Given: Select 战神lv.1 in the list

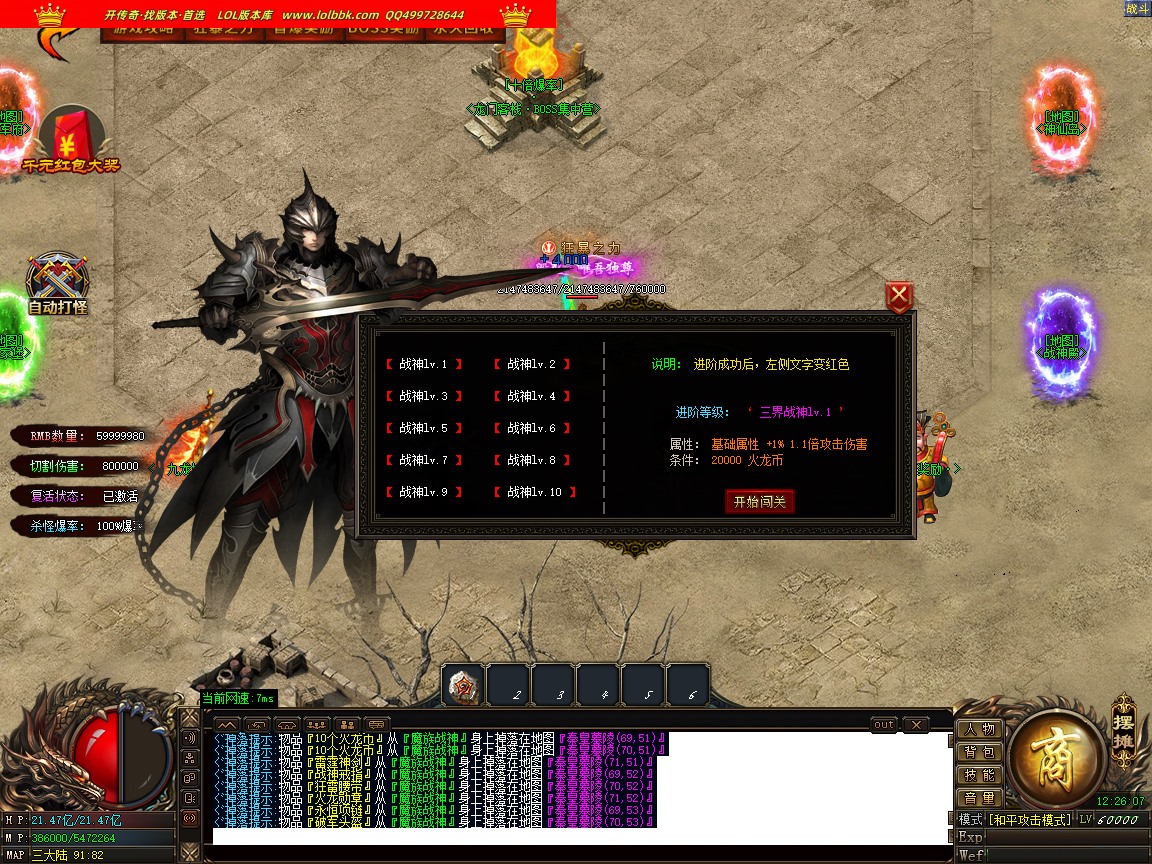Looking at the screenshot, I should 423,365.
